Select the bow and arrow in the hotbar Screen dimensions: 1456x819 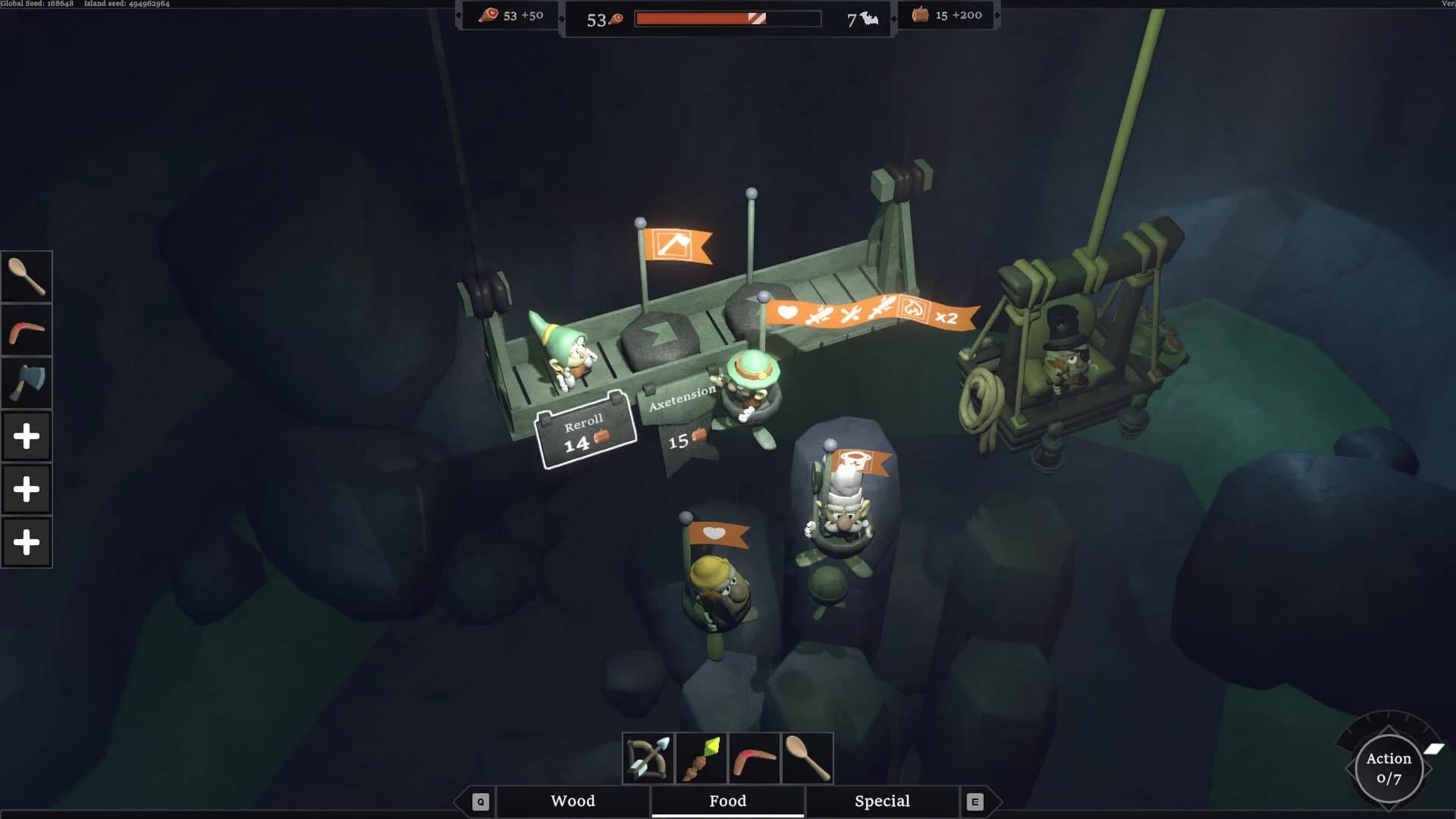(x=650, y=756)
